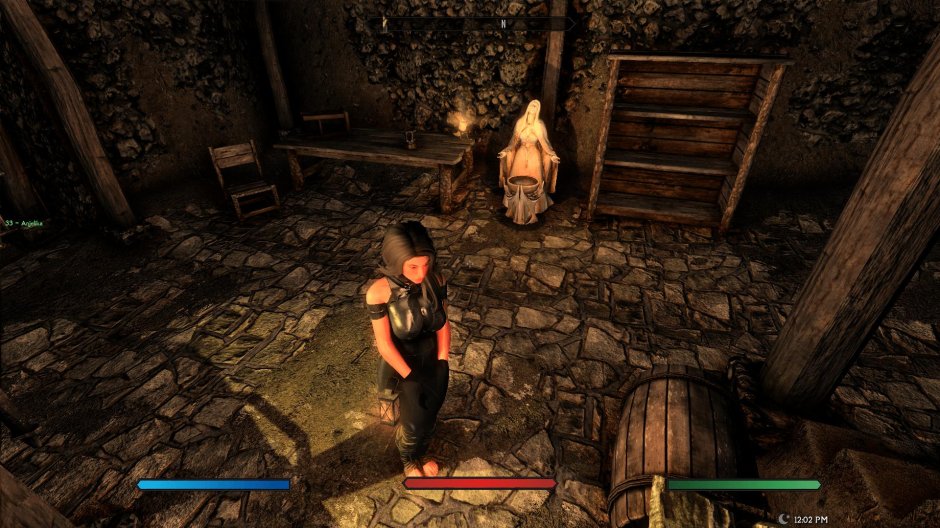Click the green Anjelika name label

[x=28, y=223]
